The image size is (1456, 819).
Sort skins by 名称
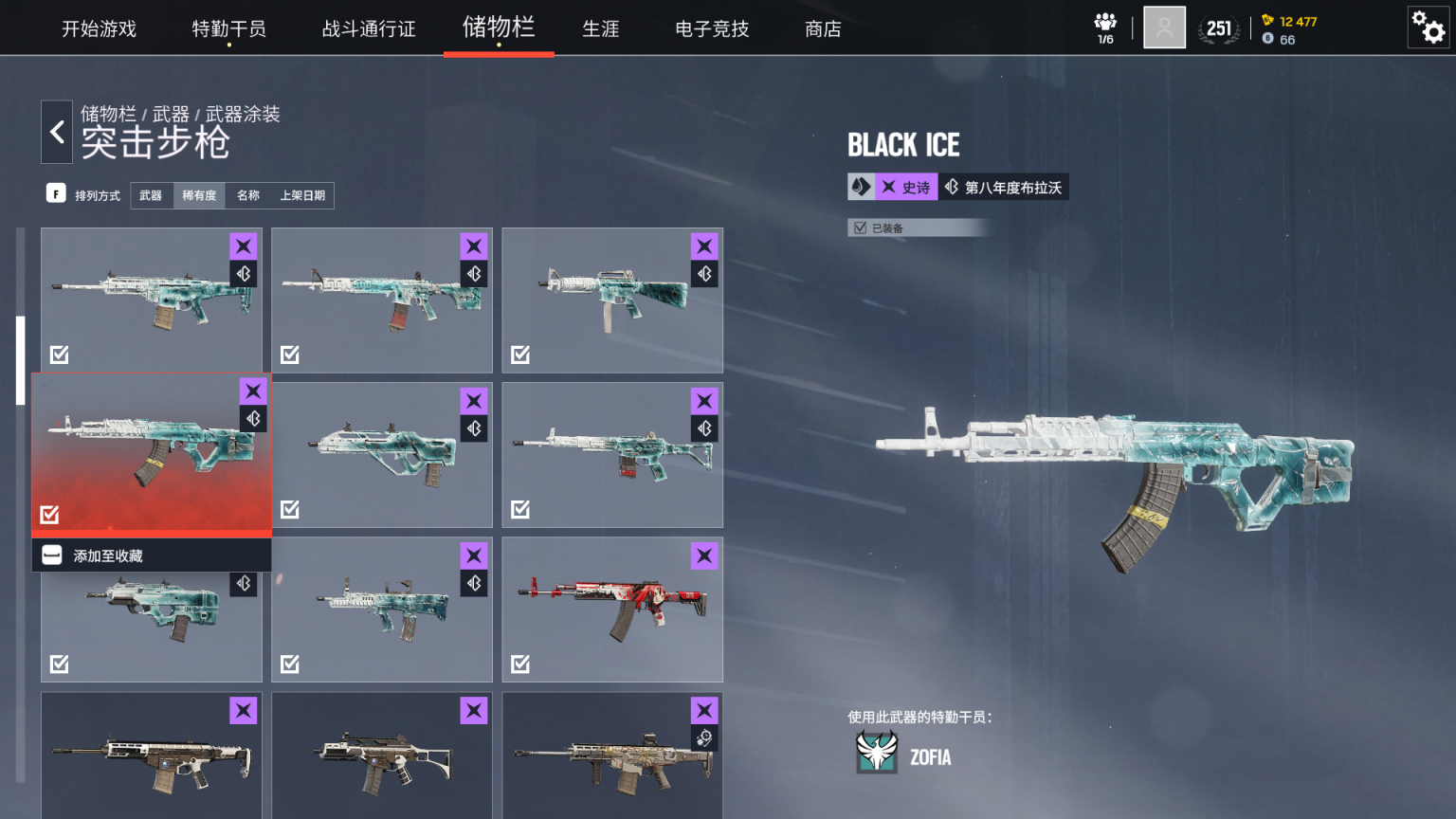tap(248, 195)
